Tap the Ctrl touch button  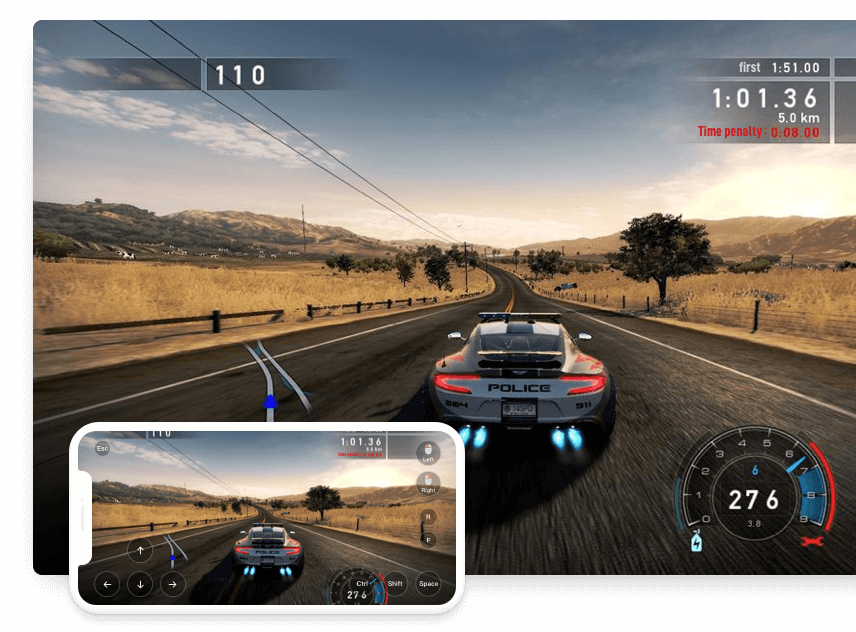(361, 583)
